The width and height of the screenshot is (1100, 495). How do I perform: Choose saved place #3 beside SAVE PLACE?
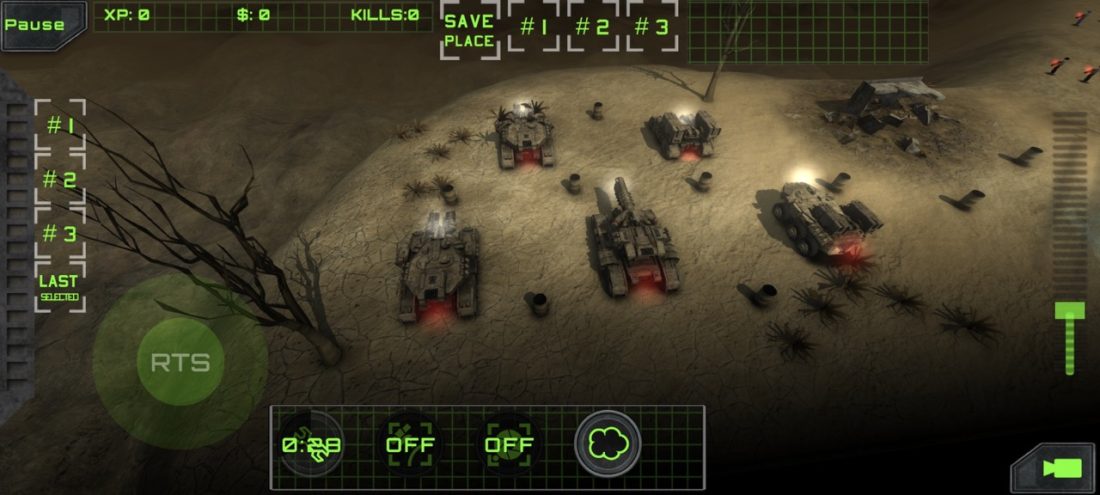[652, 27]
